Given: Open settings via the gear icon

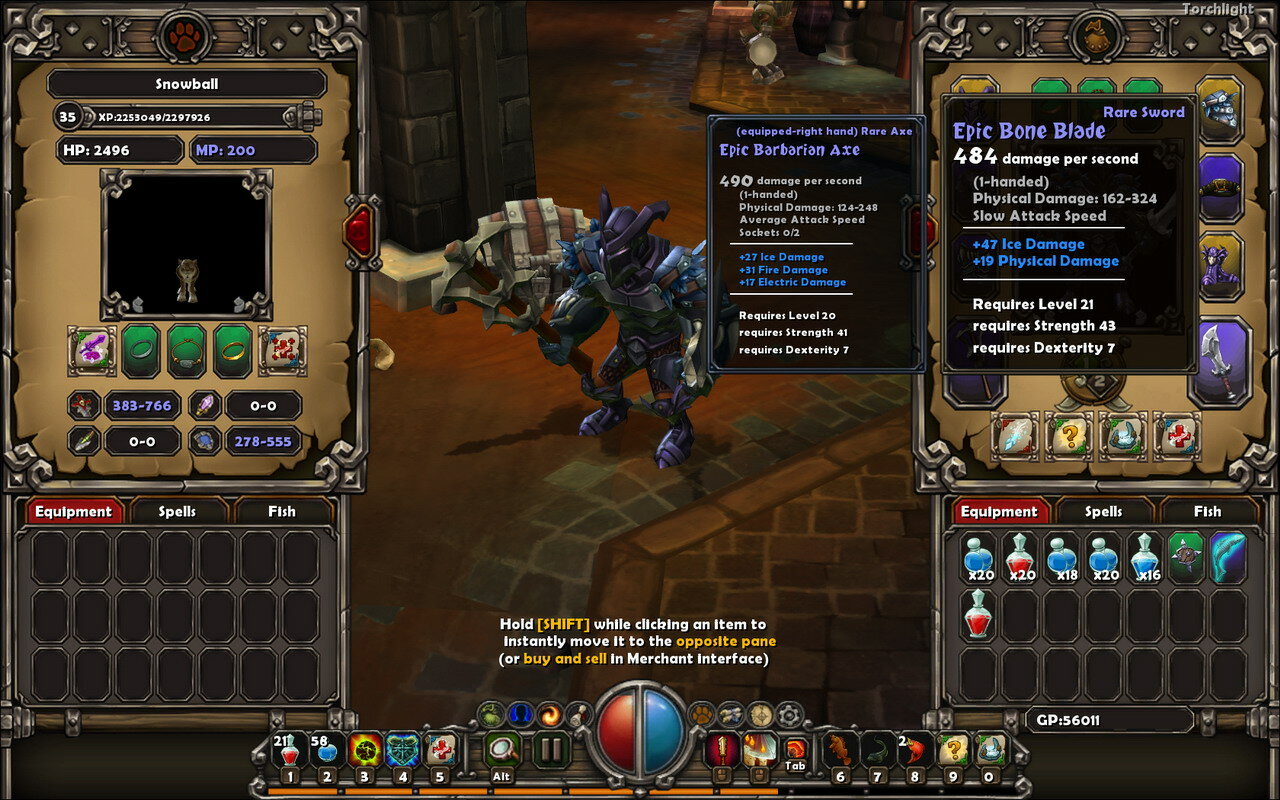Looking at the screenshot, I should click(x=789, y=714).
